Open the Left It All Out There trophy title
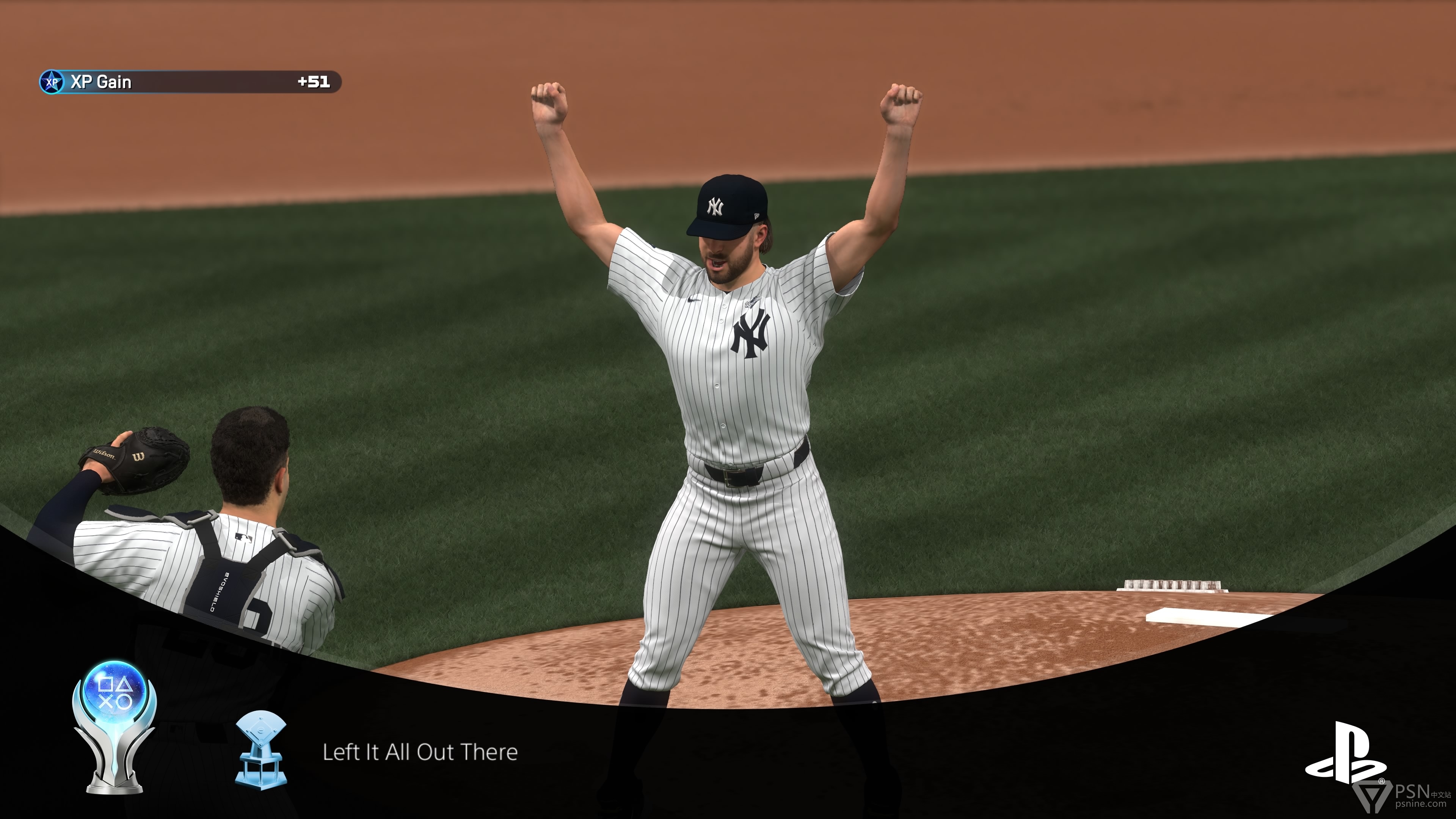The height and width of the screenshot is (819, 1456). point(420,752)
